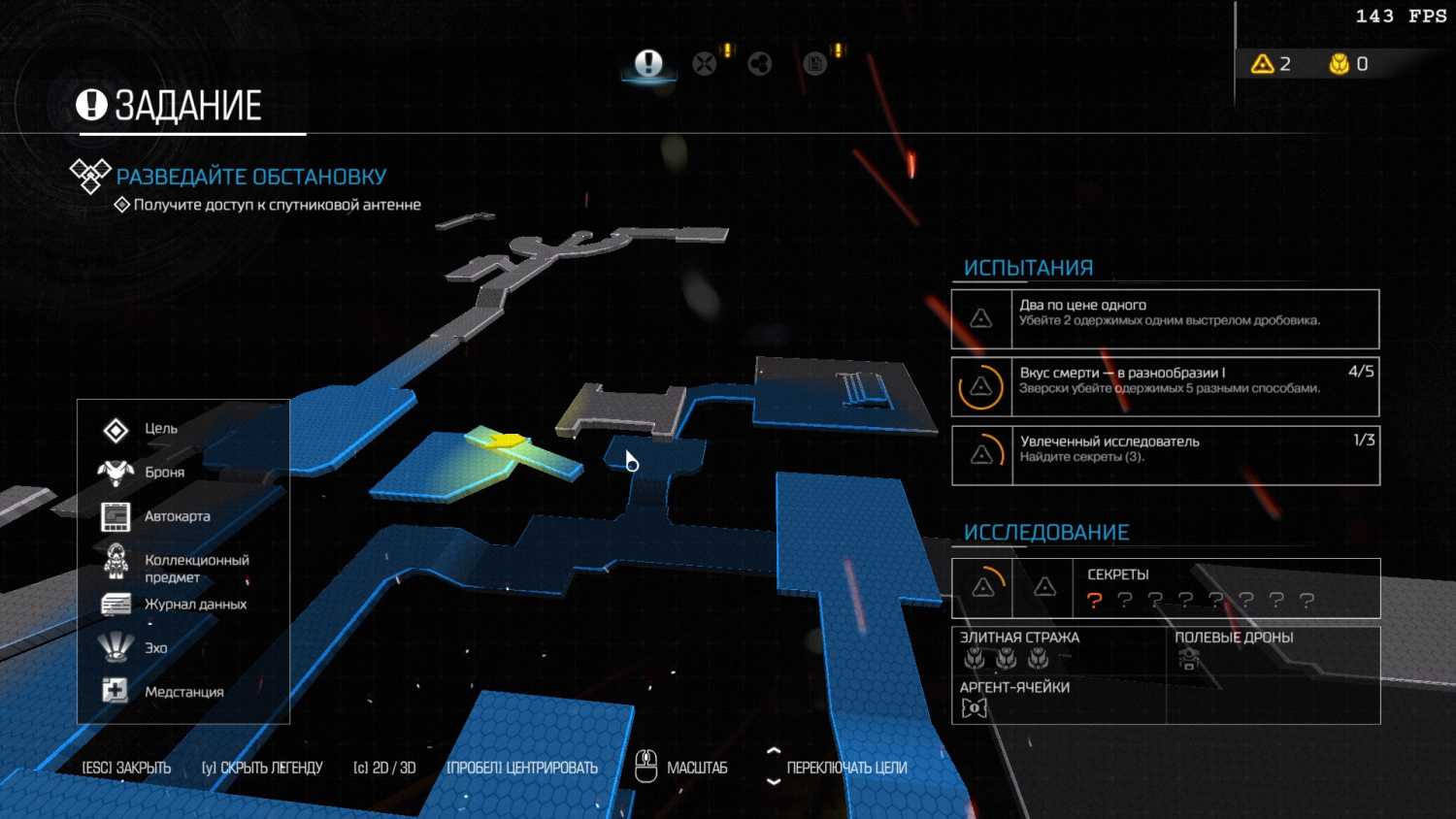Select the mission tab with exclamation mark

click(x=648, y=65)
